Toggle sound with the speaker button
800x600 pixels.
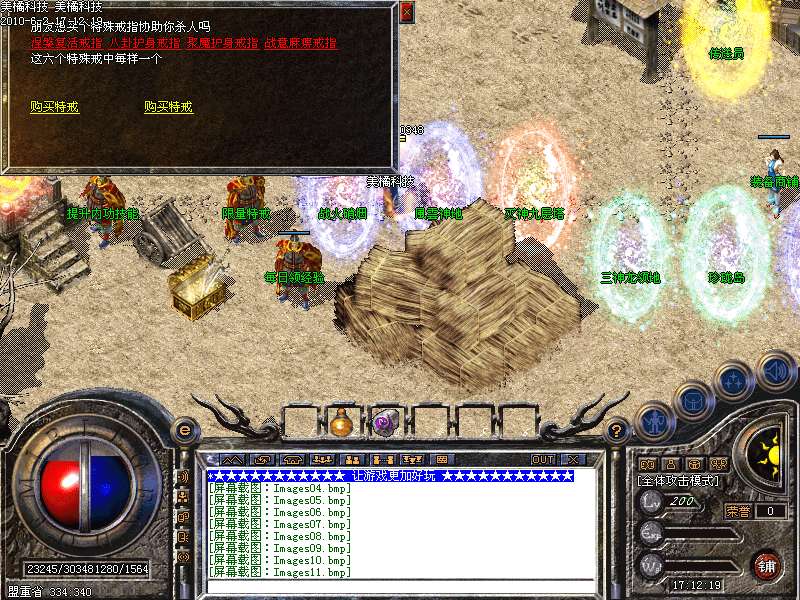[x=776, y=370]
